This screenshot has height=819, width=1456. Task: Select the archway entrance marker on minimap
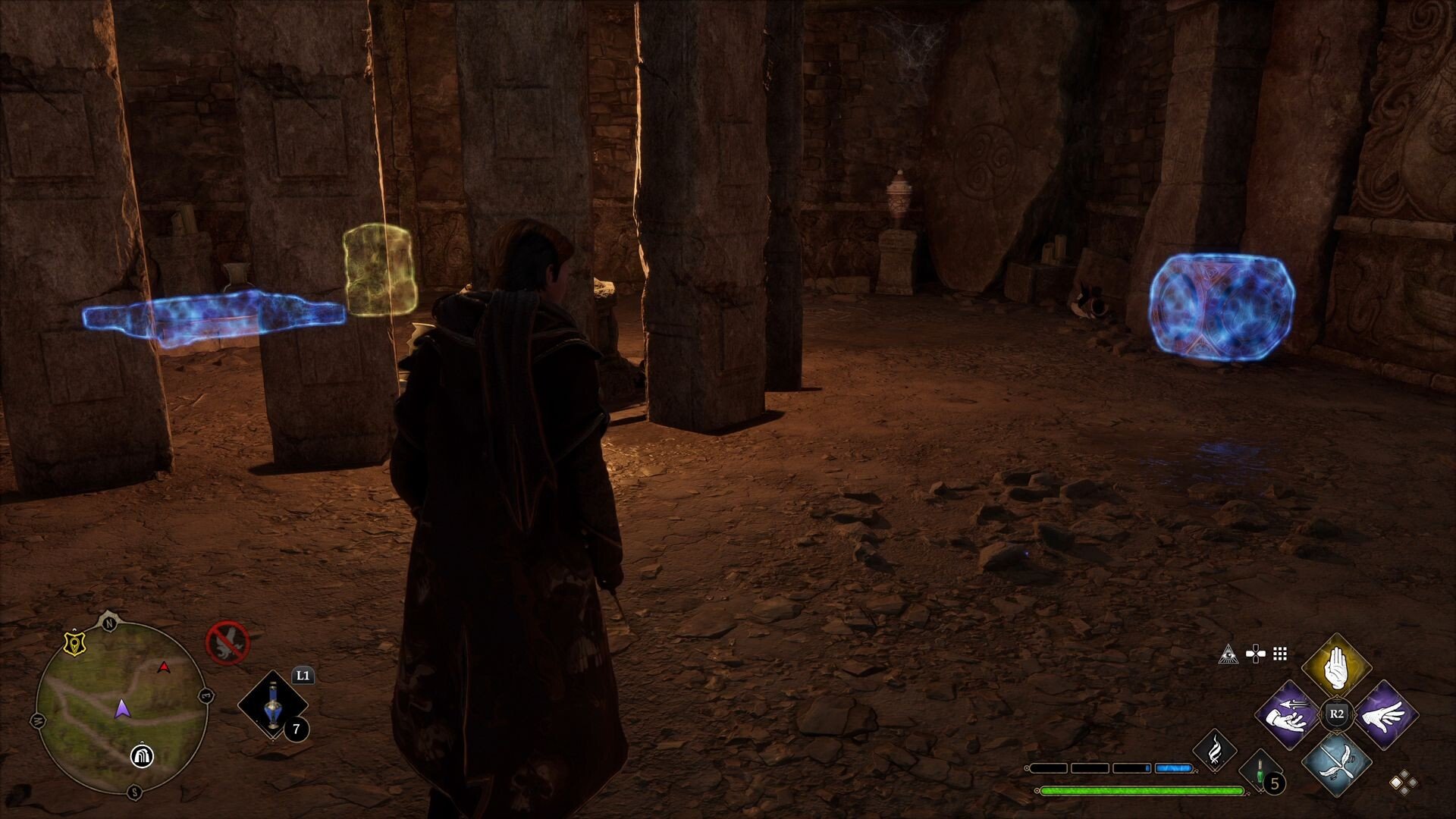(141, 755)
